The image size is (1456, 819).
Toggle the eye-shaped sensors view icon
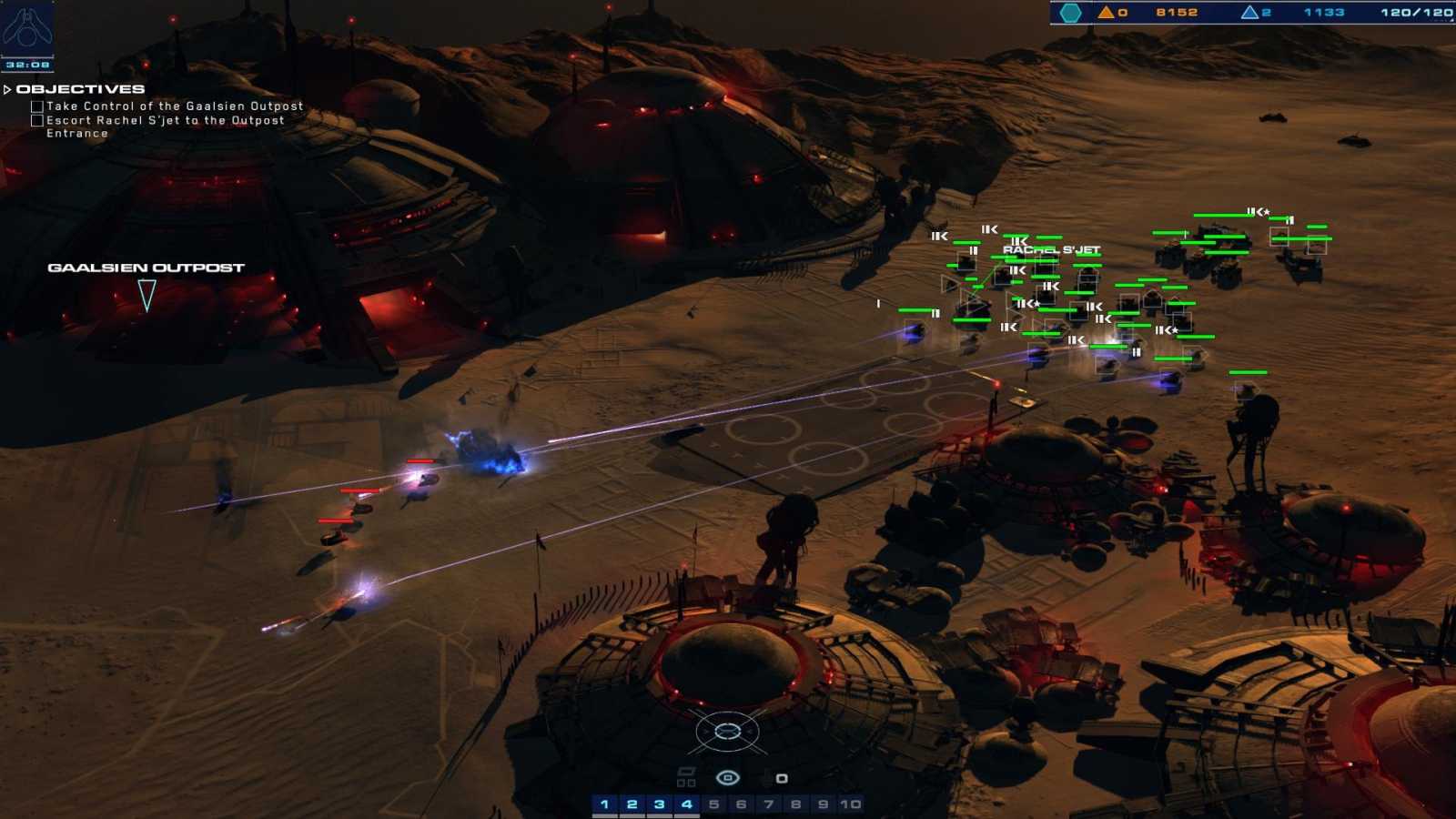coord(727,778)
